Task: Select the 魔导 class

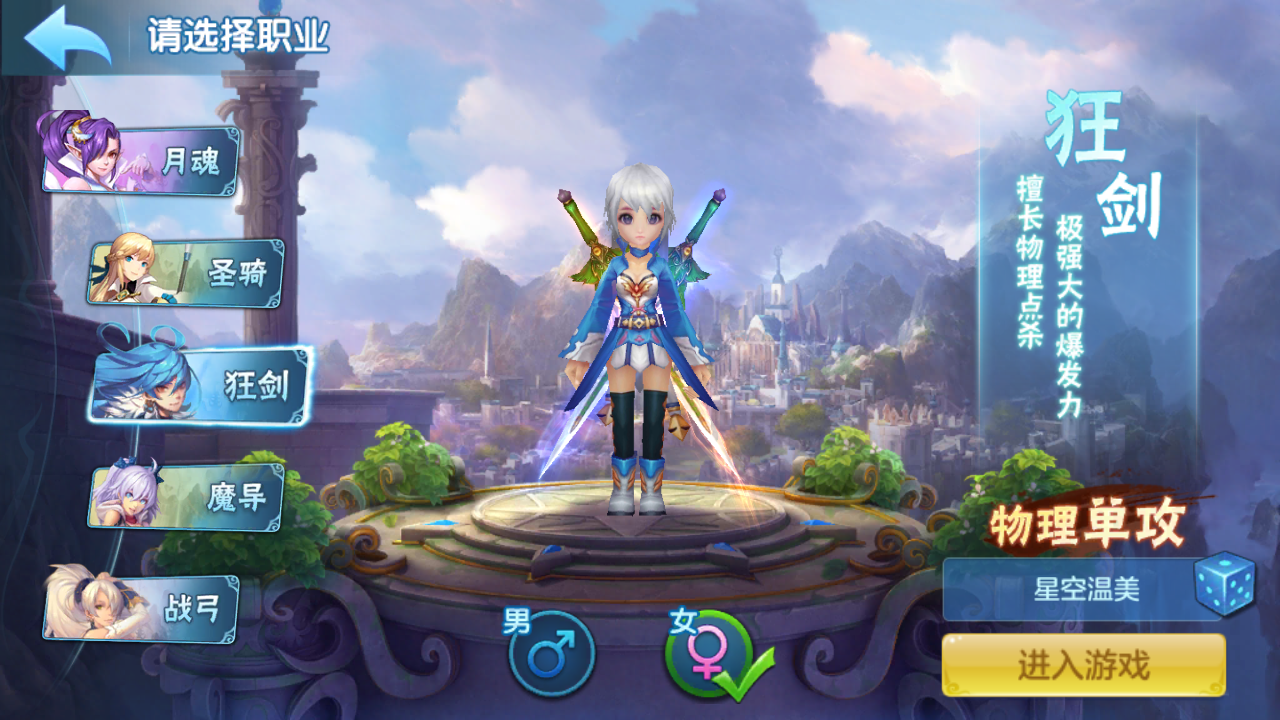Action: click(188, 497)
